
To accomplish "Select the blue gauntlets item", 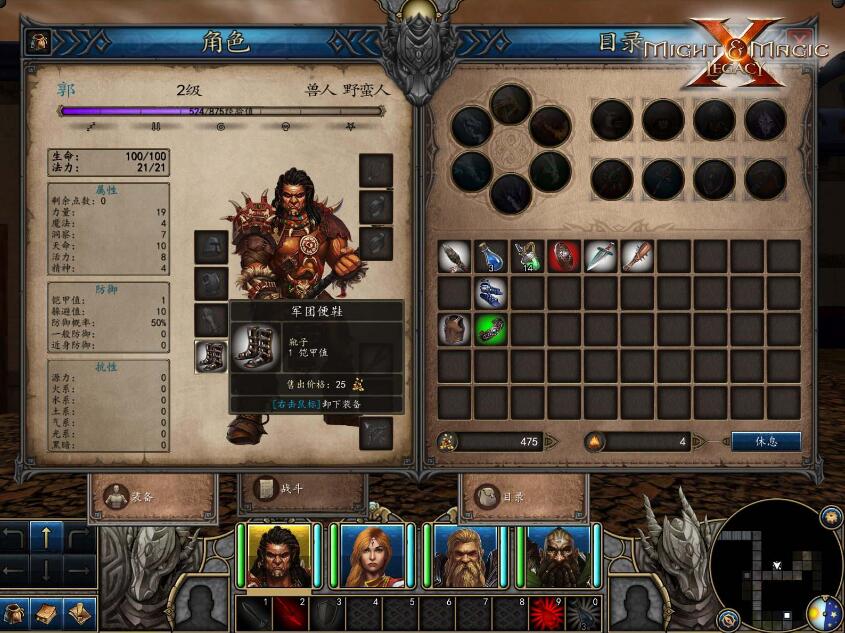I will coord(490,293).
